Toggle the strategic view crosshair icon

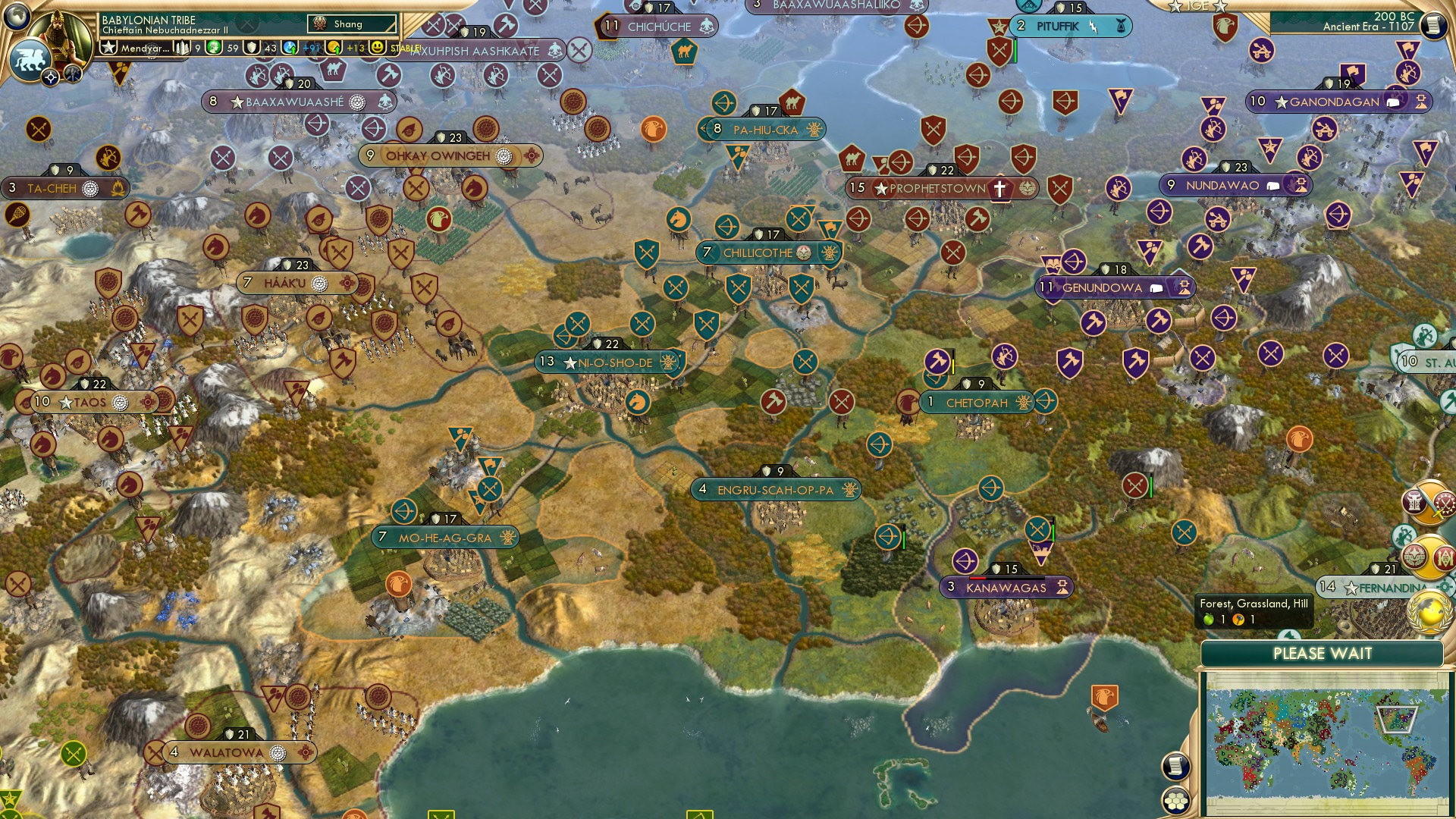51,77
